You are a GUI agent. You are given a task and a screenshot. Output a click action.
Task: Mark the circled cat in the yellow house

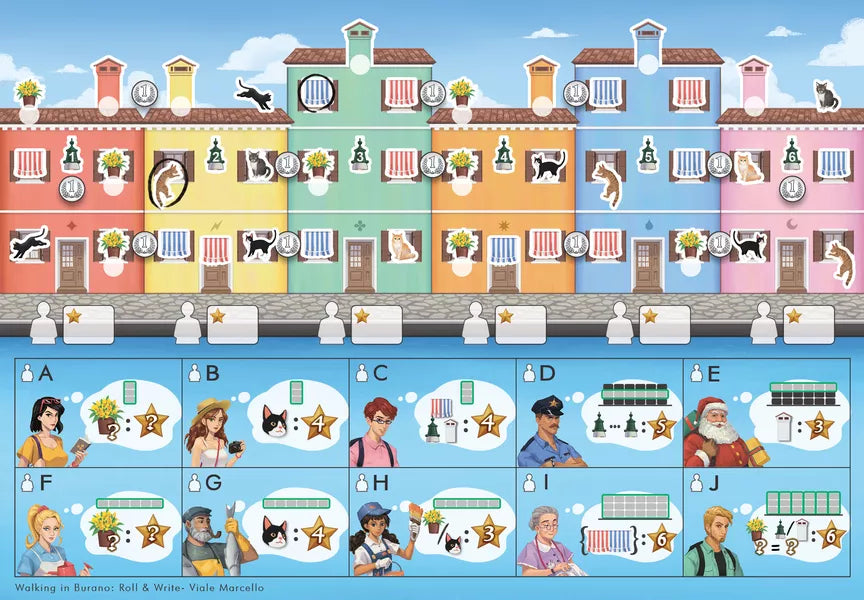point(167,182)
